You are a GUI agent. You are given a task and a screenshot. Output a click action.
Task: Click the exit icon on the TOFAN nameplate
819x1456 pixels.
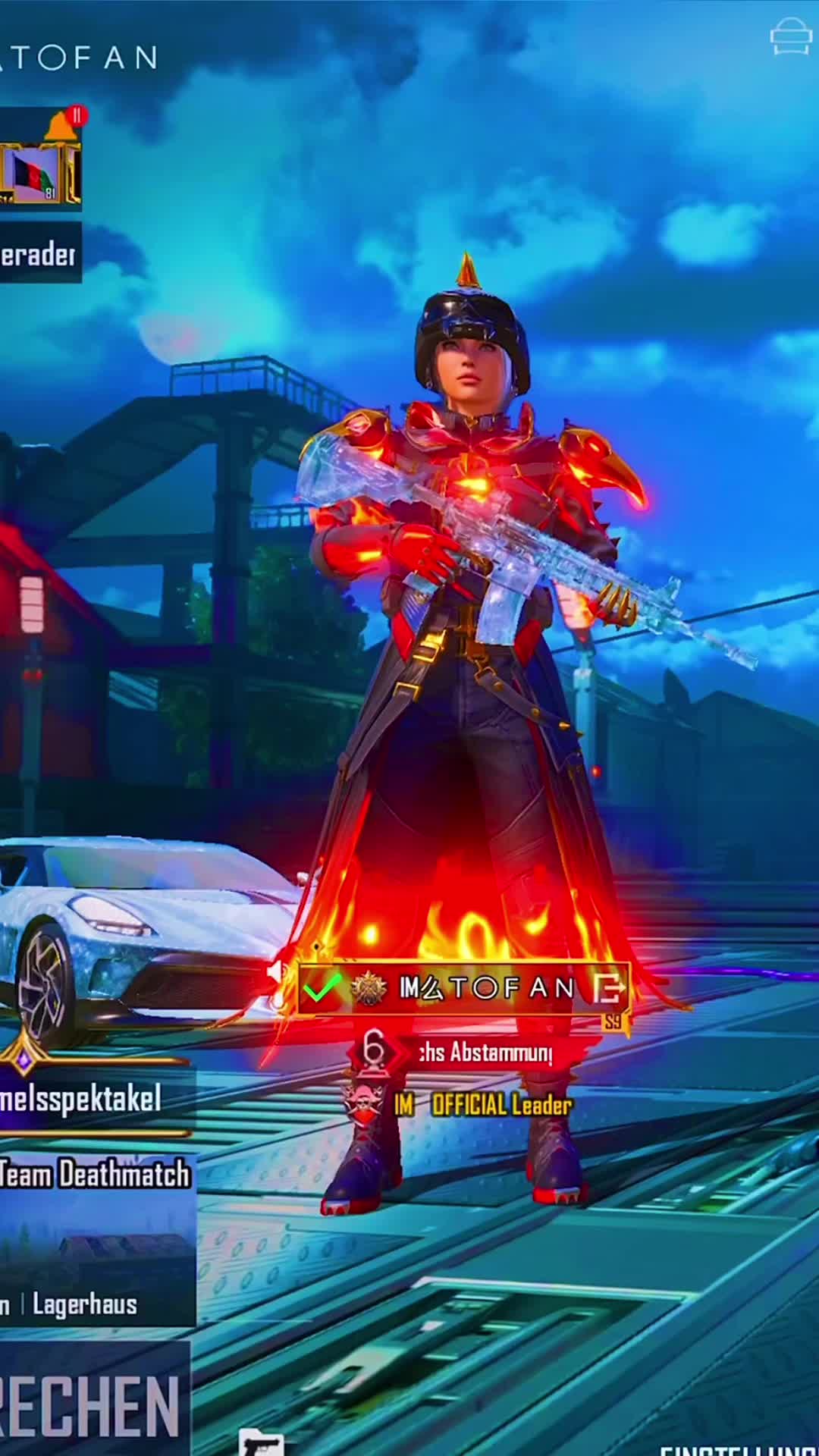pos(609,987)
